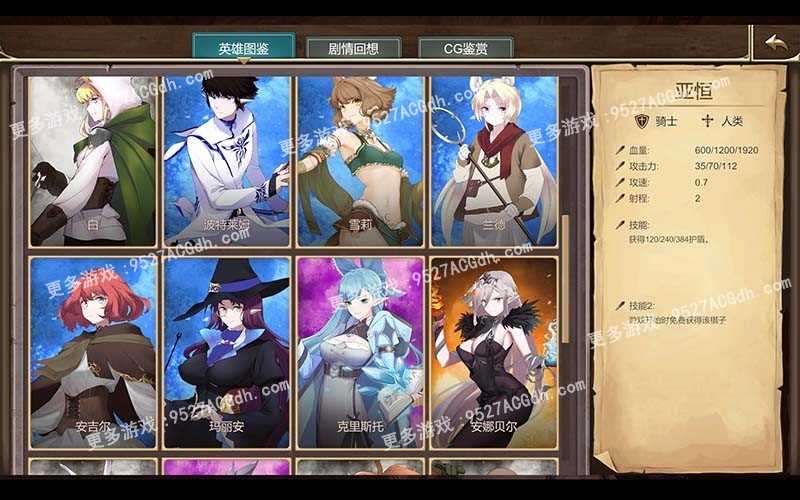Select the witch hero 玛丽安
The width and height of the screenshot is (800, 500).
click(227, 352)
